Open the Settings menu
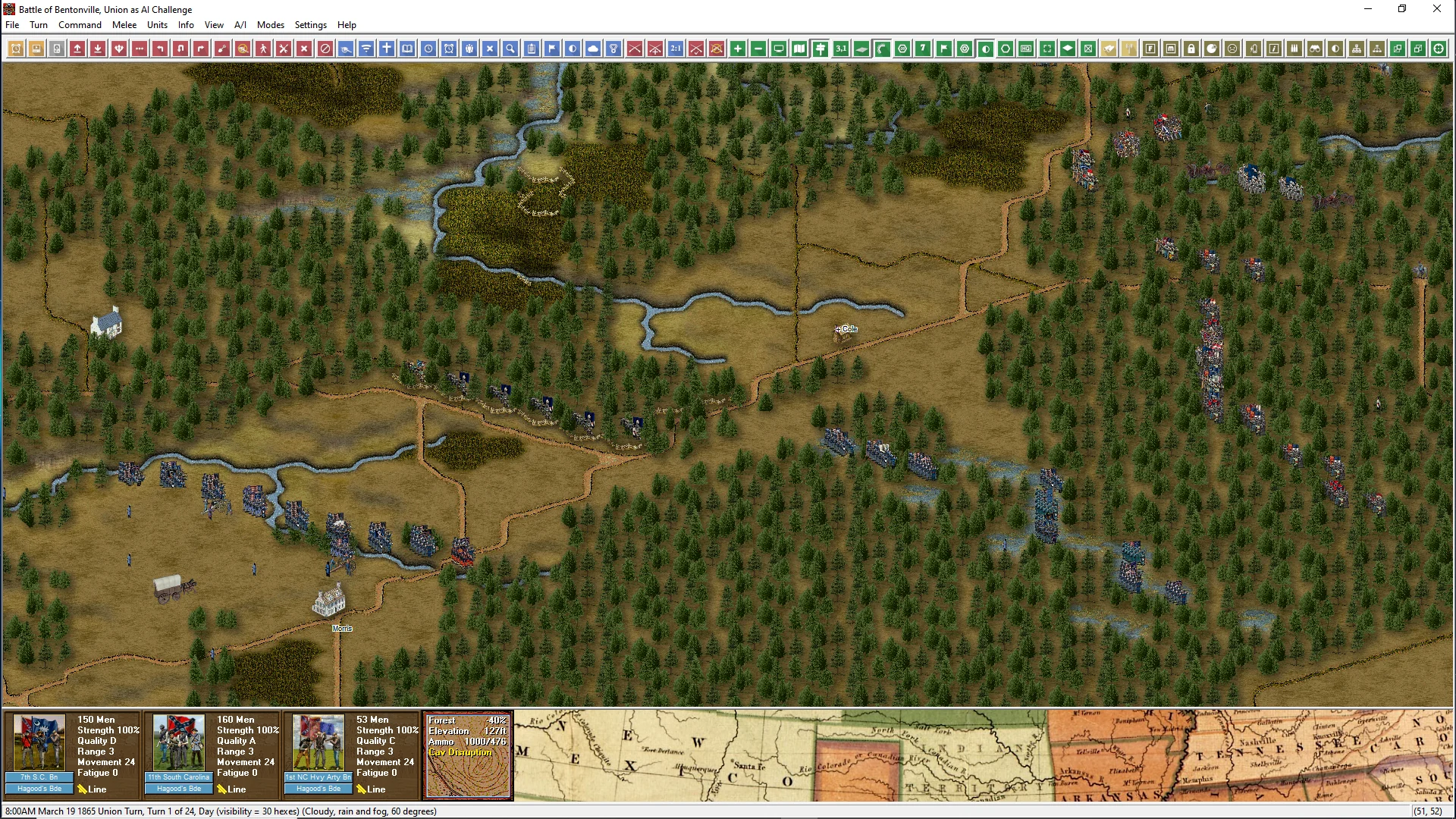 point(311,25)
